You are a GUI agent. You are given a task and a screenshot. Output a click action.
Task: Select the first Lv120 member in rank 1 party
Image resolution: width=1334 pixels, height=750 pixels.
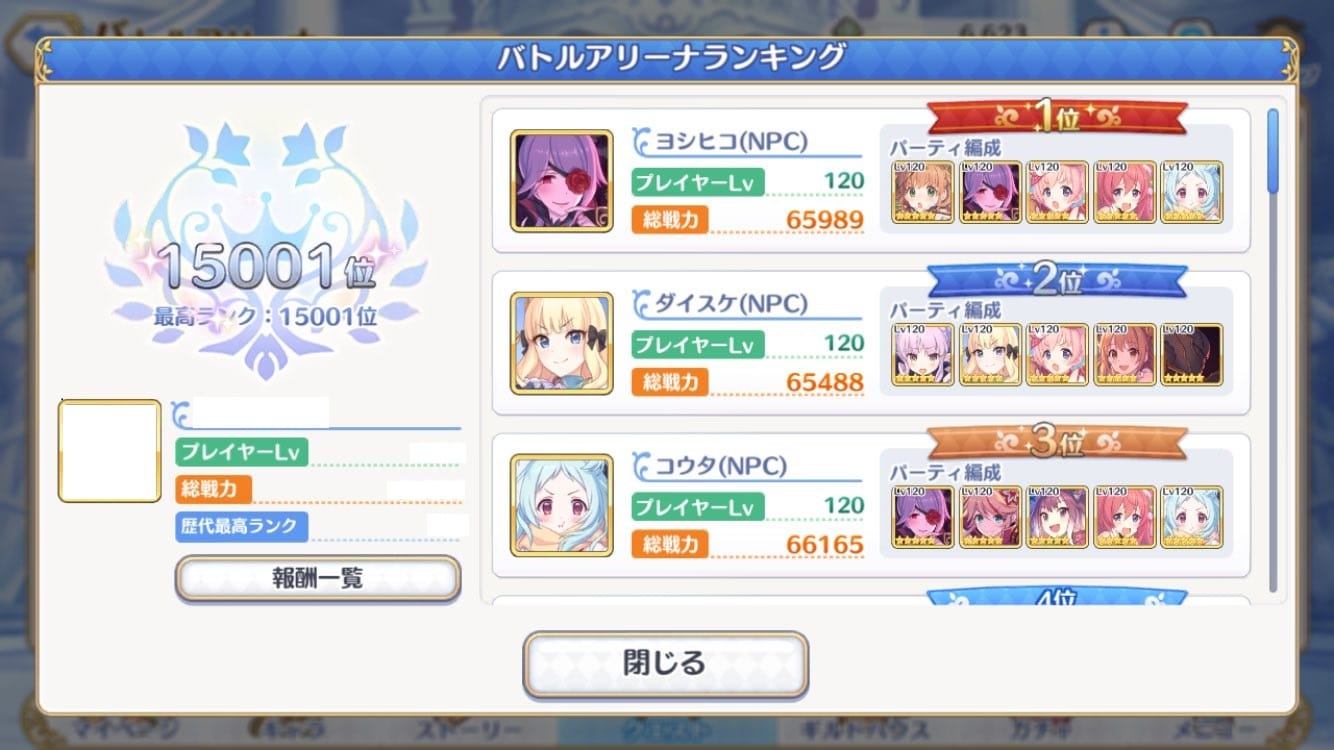(922, 192)
